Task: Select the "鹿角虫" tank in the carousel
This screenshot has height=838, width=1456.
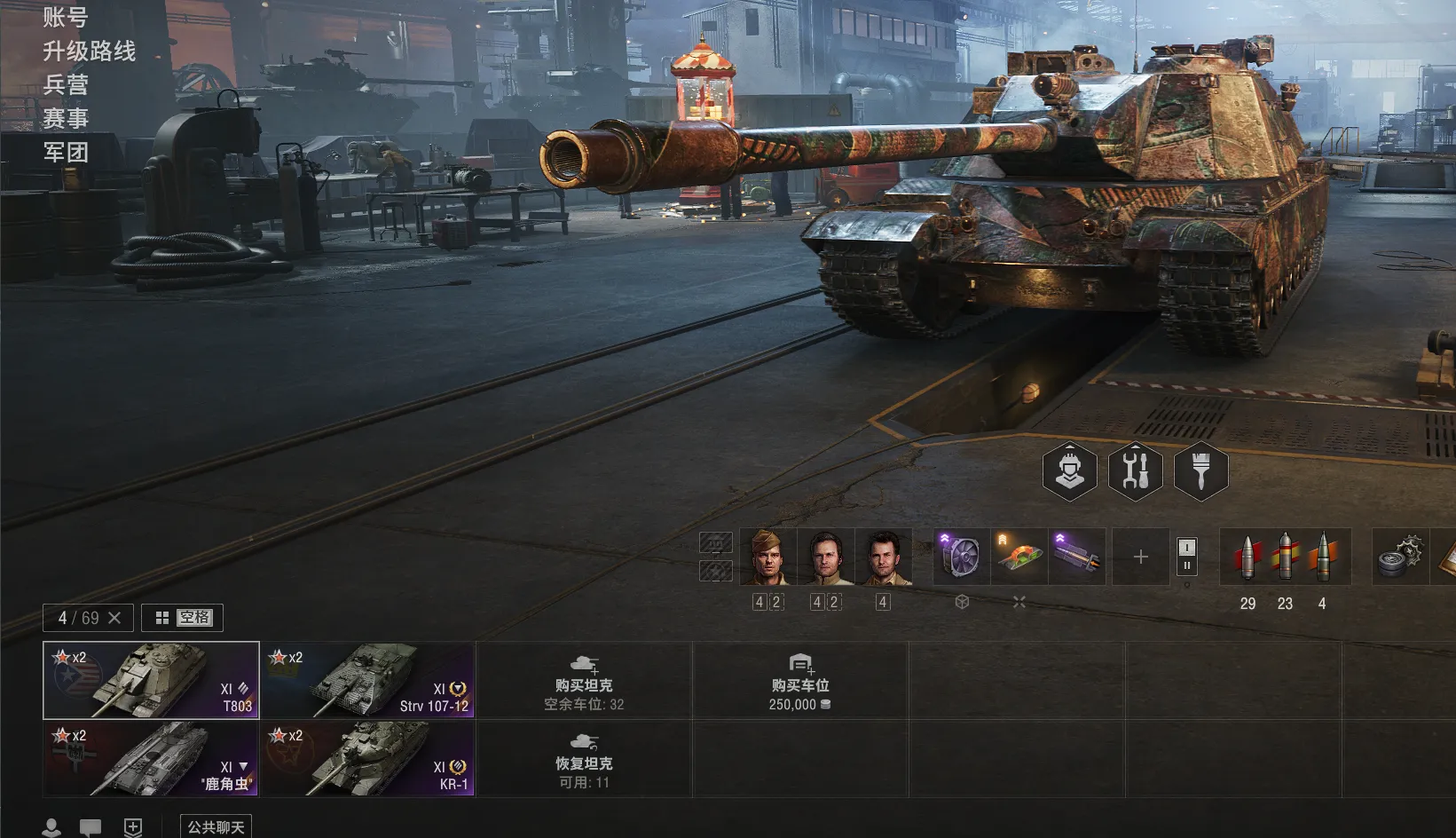Action: (151, 758)
